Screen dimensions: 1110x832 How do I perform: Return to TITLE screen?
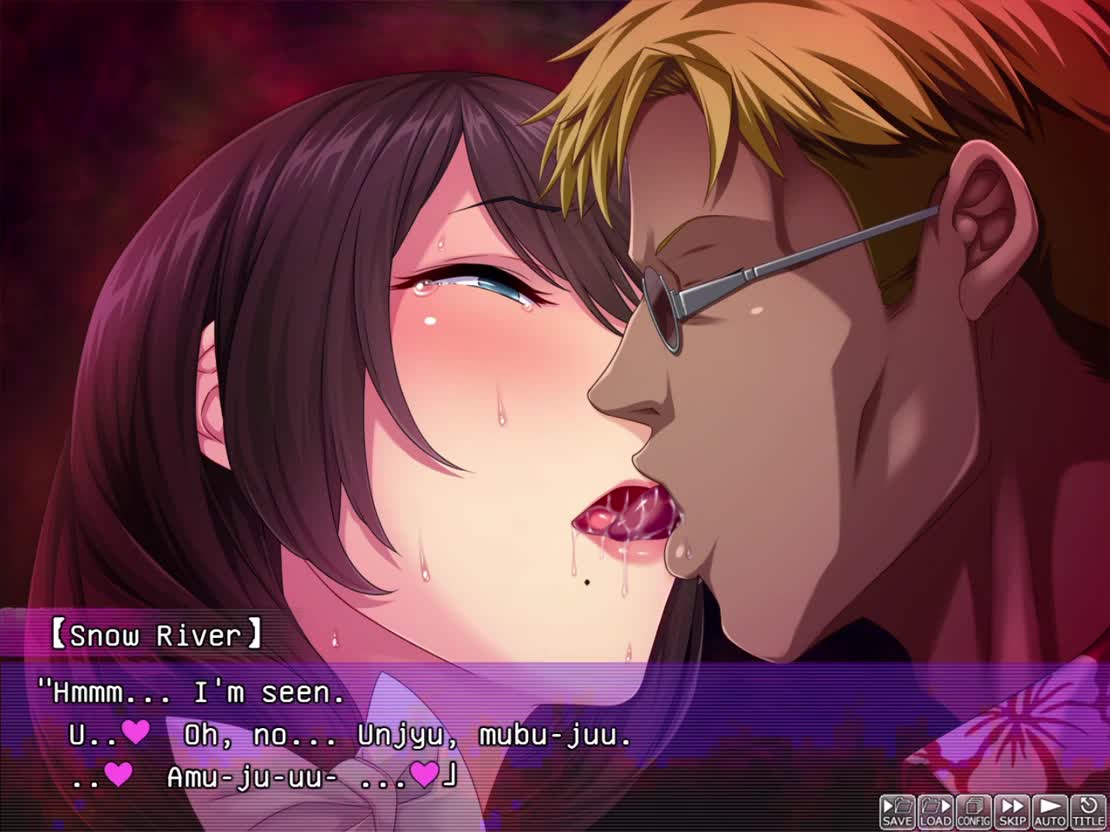pos(1087,811)
